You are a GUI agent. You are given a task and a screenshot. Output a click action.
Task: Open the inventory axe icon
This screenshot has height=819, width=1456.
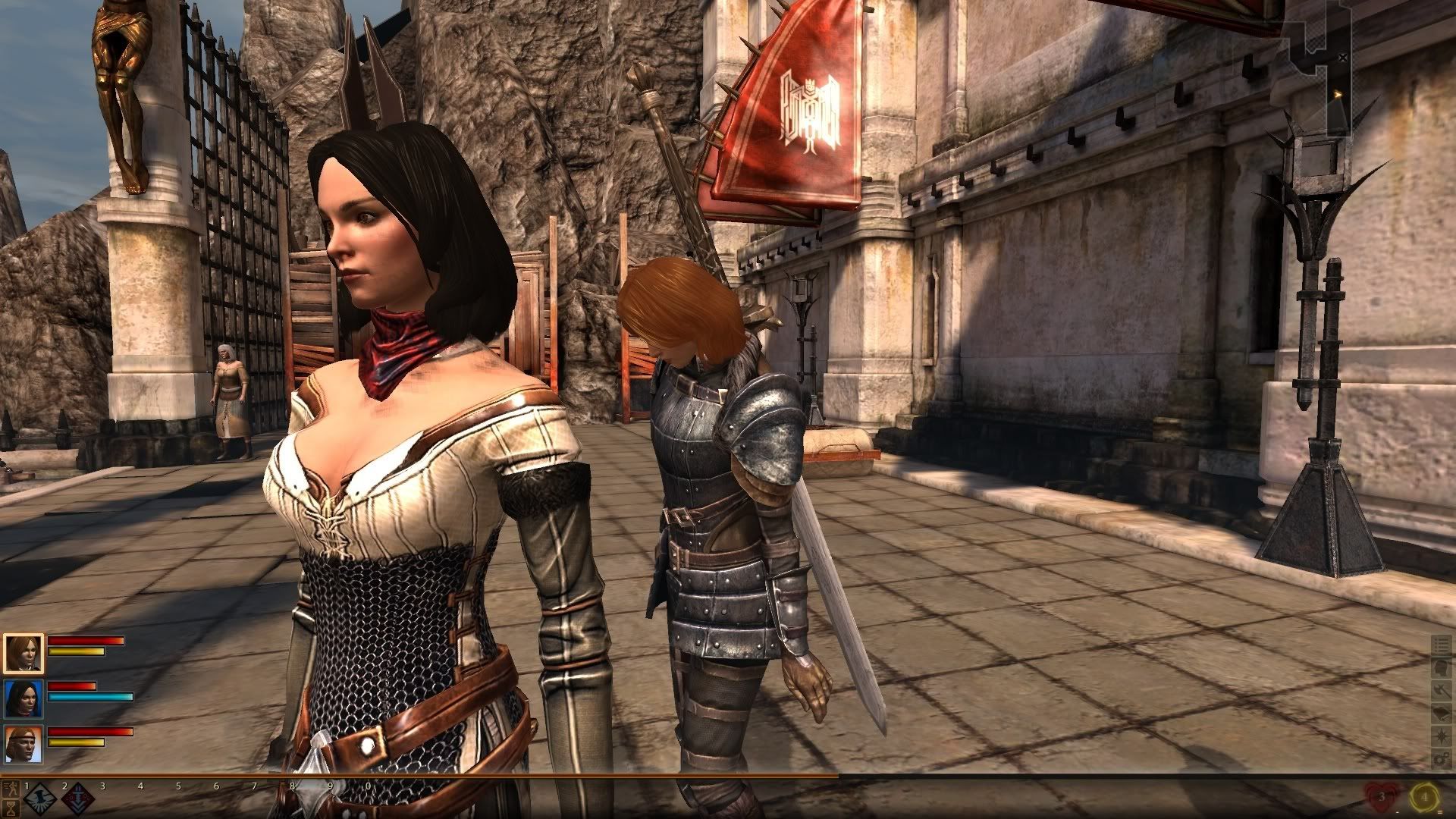(1440, 691)
